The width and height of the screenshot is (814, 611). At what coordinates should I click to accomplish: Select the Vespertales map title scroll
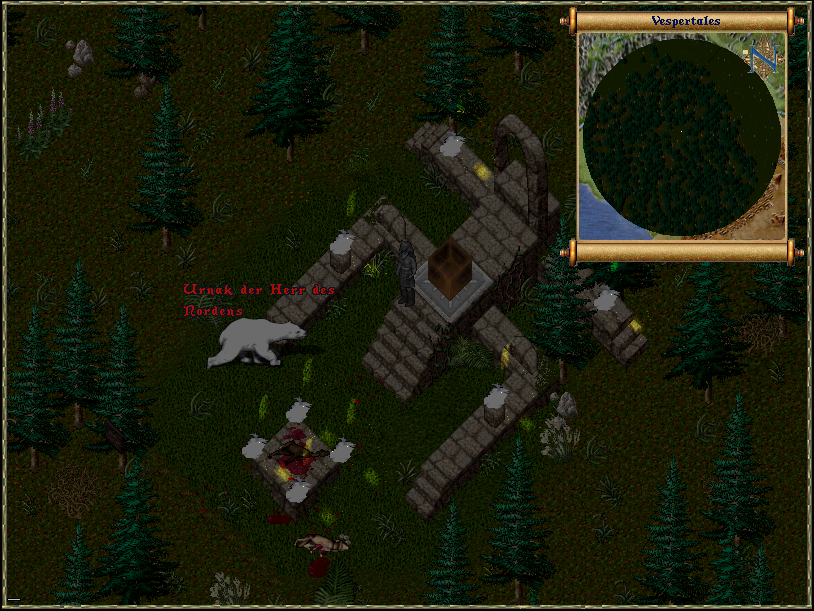[685, 21]
